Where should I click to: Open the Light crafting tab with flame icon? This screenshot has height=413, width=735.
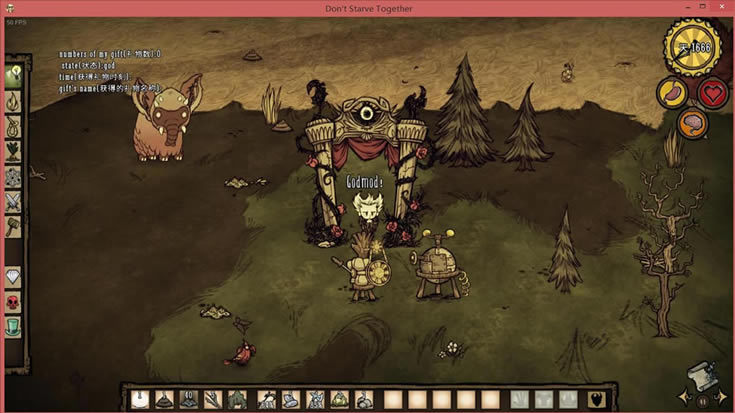[14, 101]
